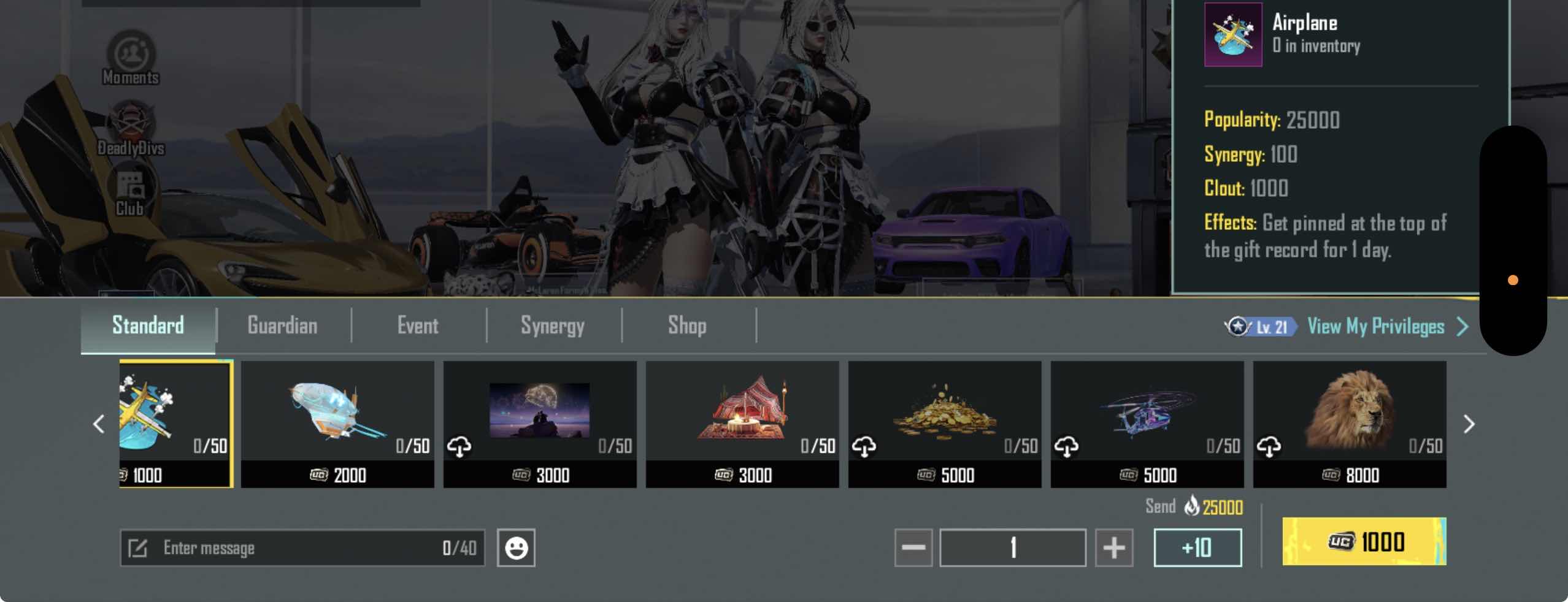Viewport: 1568px width, 602px height.
Task: Increase gift quantity with plus button
Action: coord(1114,547)
